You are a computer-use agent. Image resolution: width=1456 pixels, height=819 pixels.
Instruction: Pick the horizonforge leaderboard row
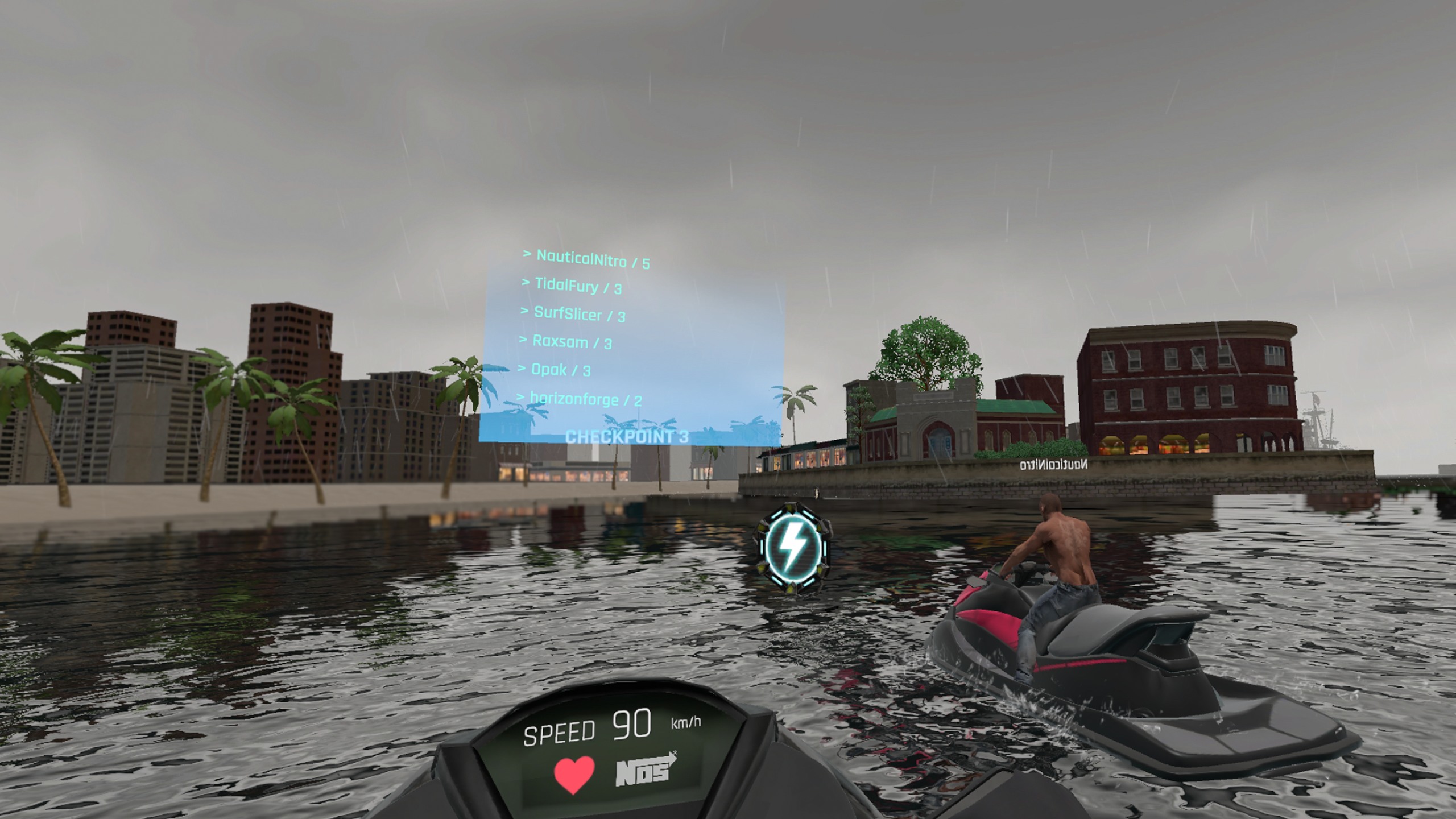[x=580, y=399]
